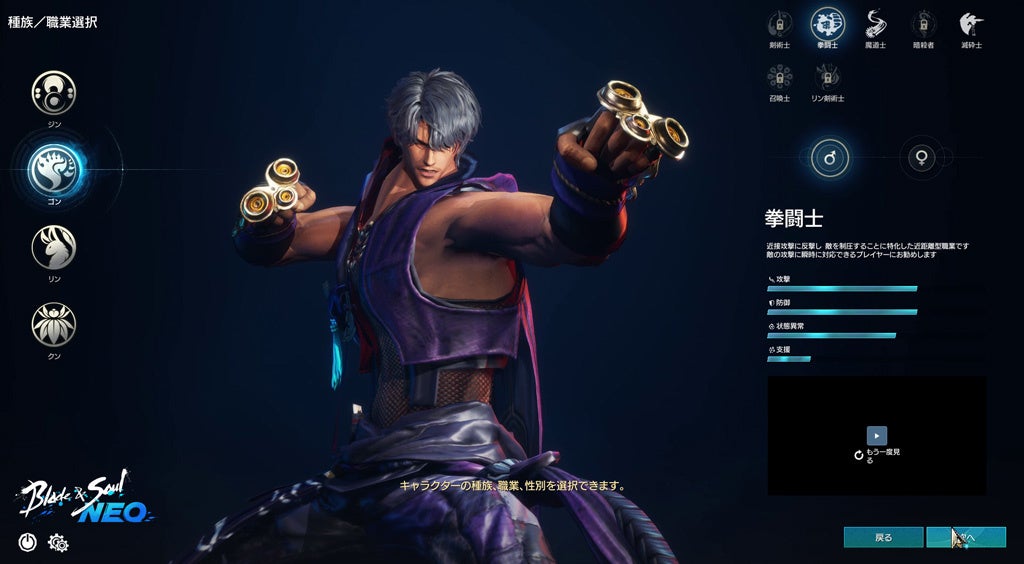Viewport: 1024px width, 564px height.
Task: Choose the locked 召喚士 class
Action: click(780, 77)
